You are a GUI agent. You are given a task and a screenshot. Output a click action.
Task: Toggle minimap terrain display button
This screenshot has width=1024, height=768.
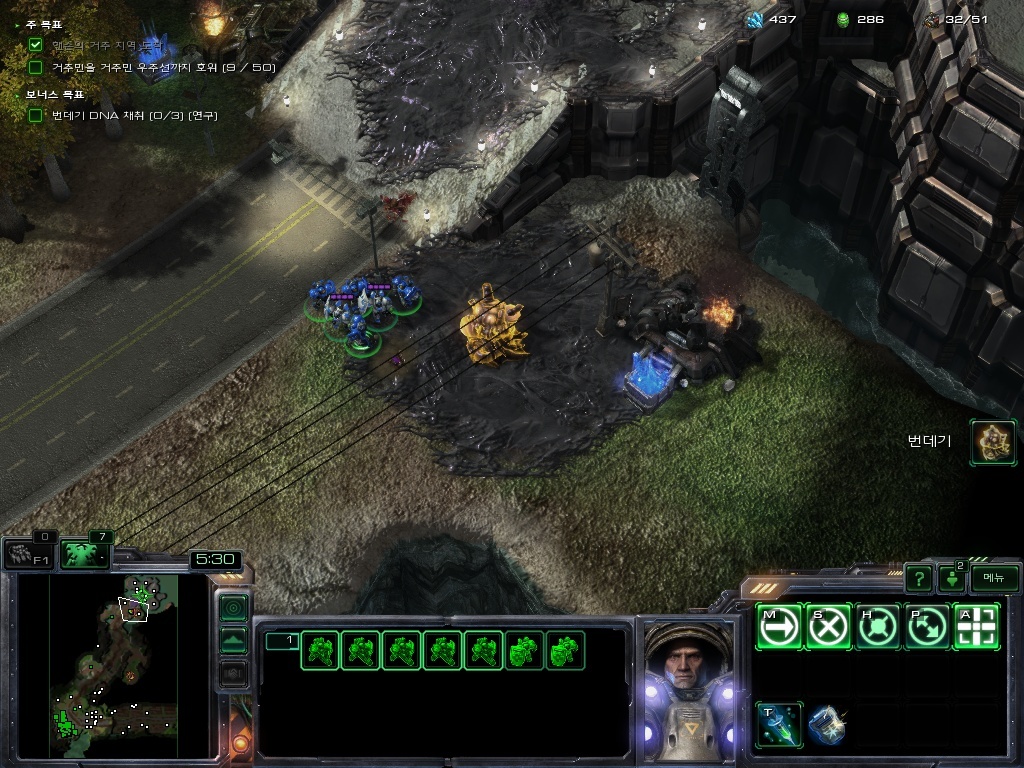tap(233, 641)
